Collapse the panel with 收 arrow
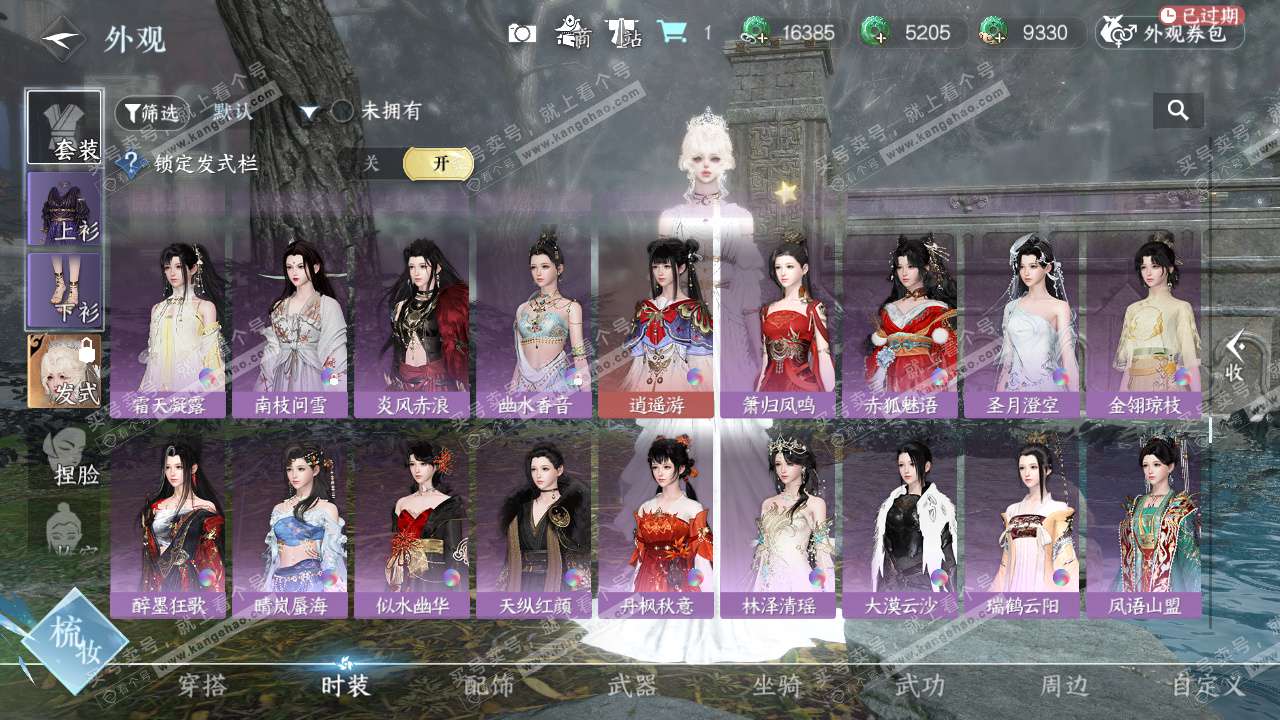 coord(1235,357)
